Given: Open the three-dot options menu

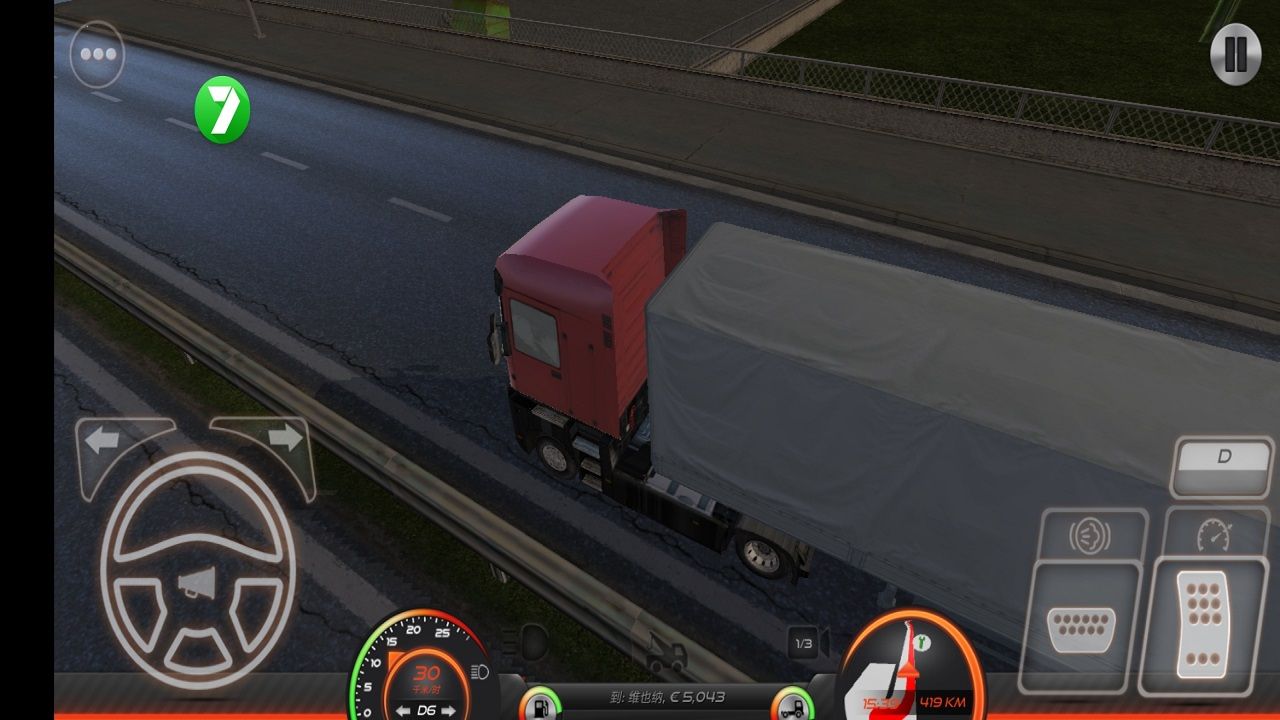Looking at the screenshot, I should click(x=97, y=54).
